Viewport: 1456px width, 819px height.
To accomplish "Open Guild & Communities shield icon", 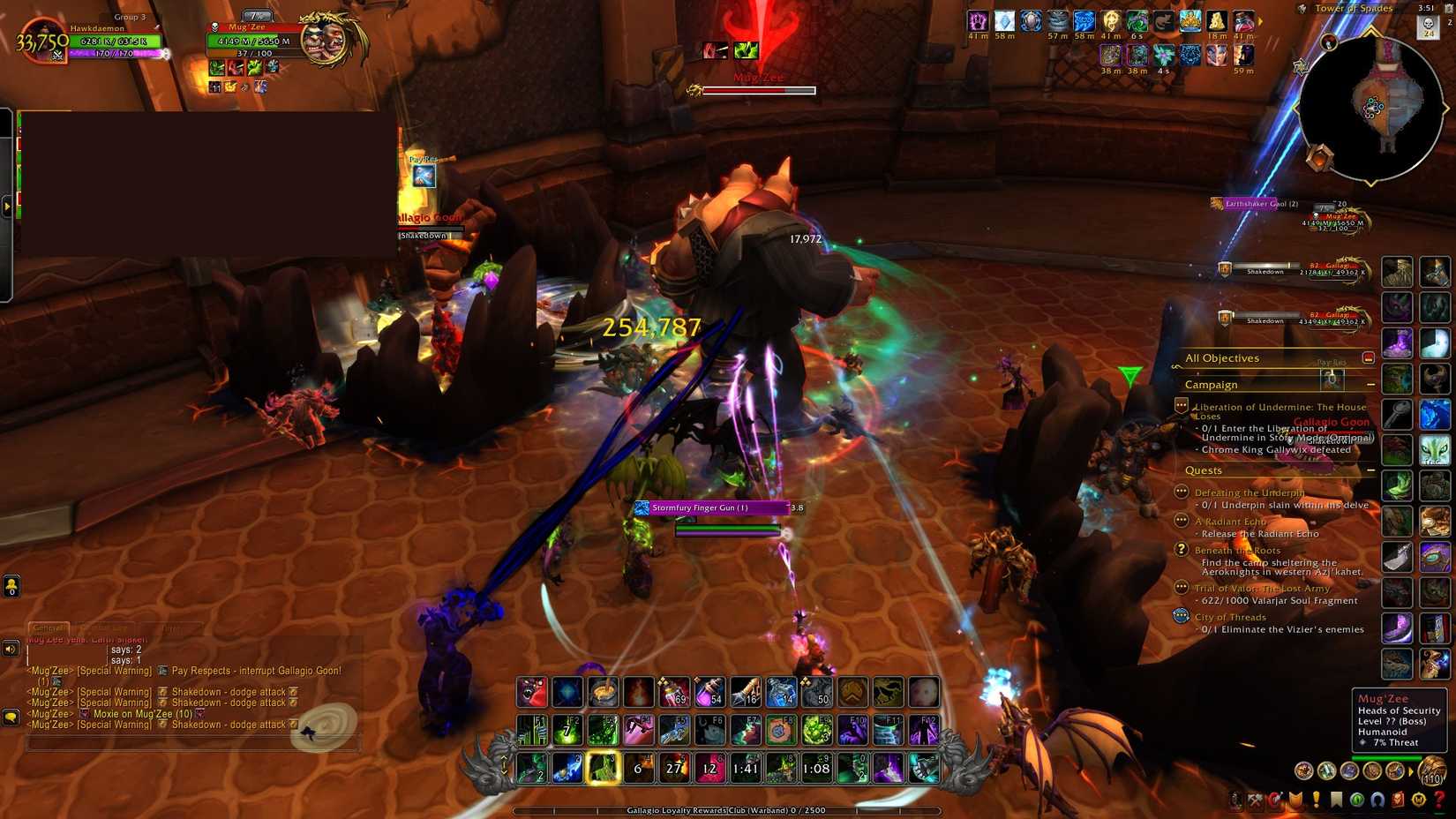I will (x=1296, y=800).
